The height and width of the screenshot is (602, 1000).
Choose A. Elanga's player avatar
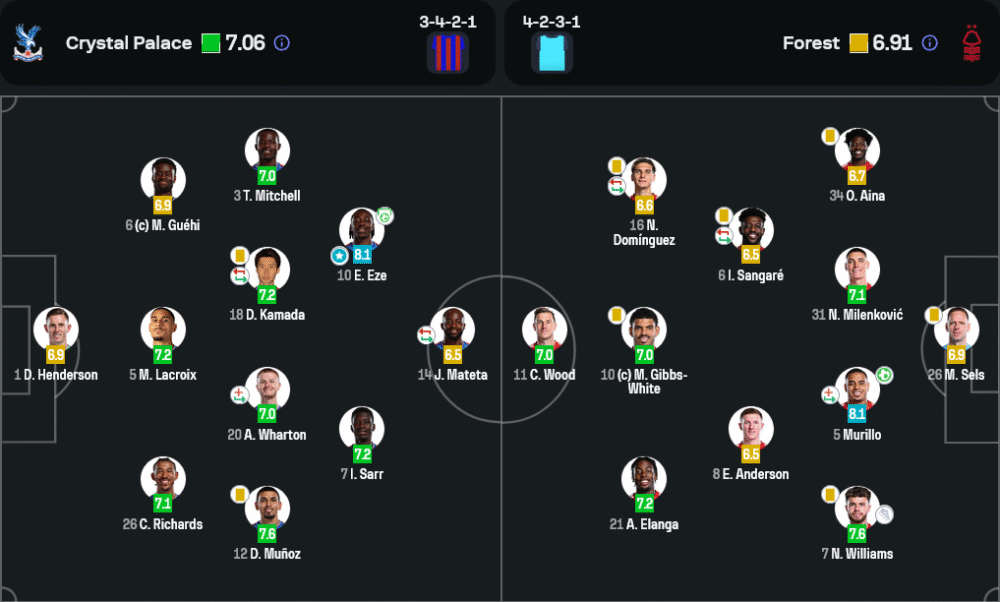644,479
